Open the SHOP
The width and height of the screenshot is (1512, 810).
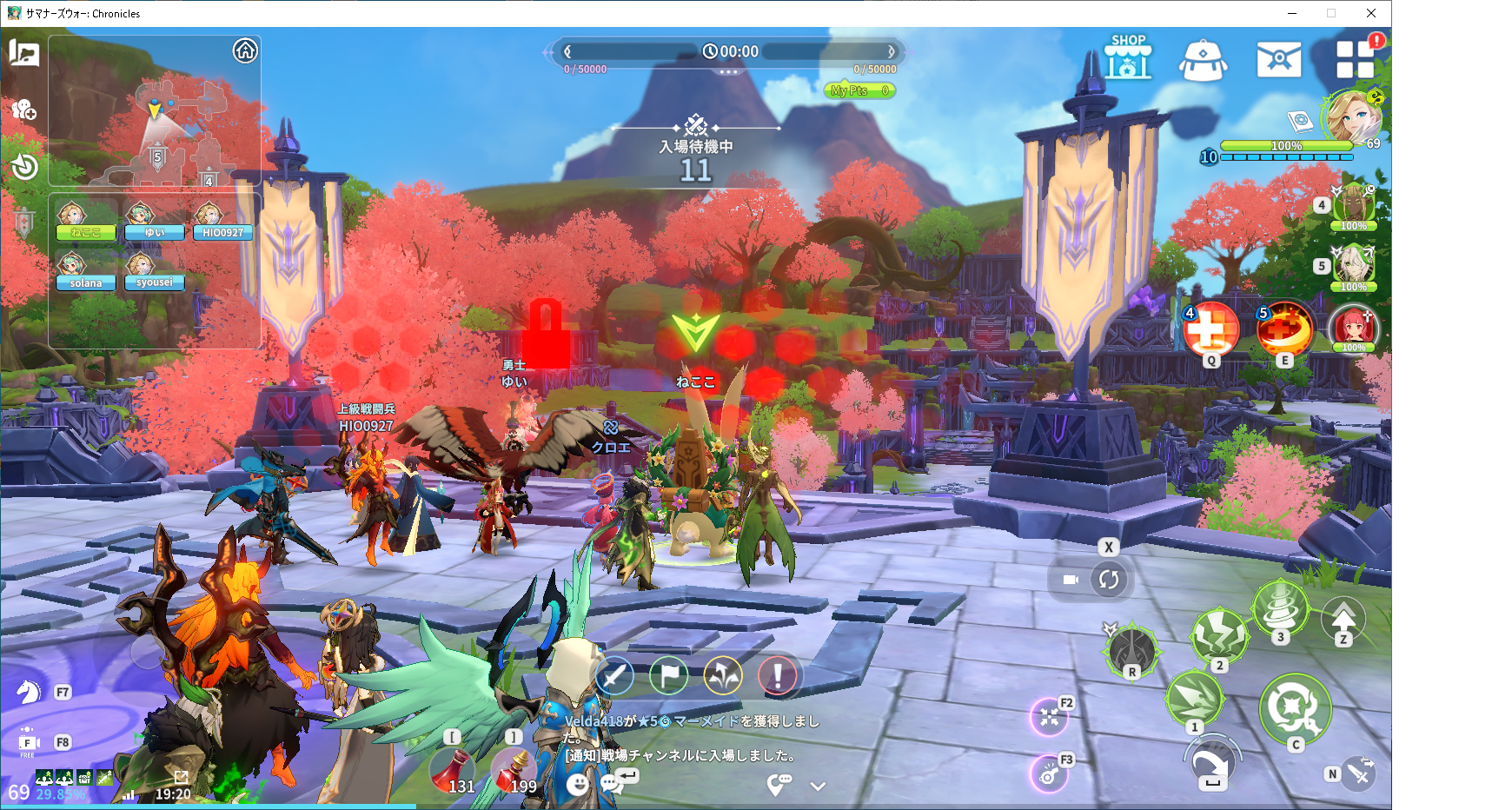[1127, 59]
